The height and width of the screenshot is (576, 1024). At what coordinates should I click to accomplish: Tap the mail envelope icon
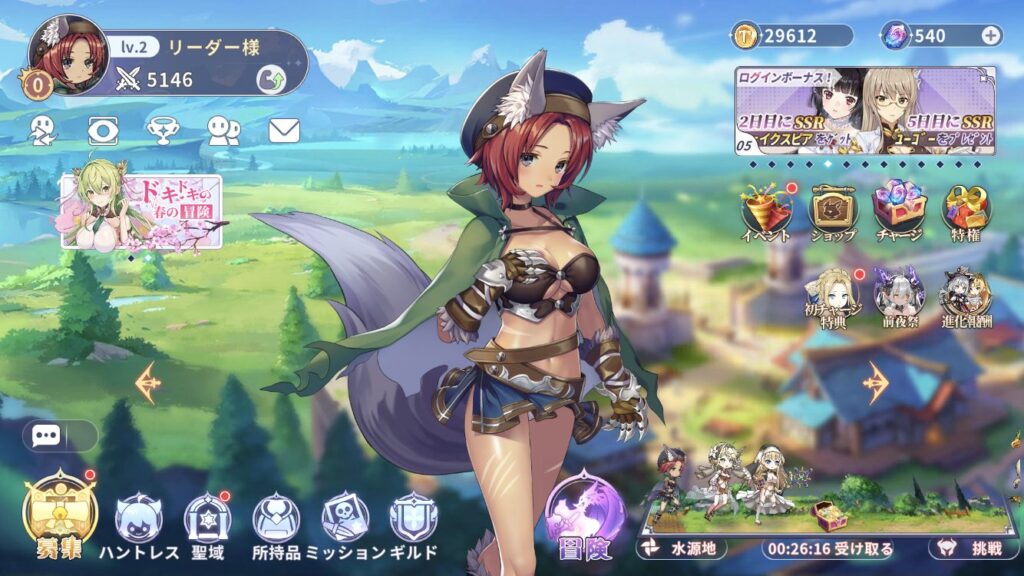[284, 130]
